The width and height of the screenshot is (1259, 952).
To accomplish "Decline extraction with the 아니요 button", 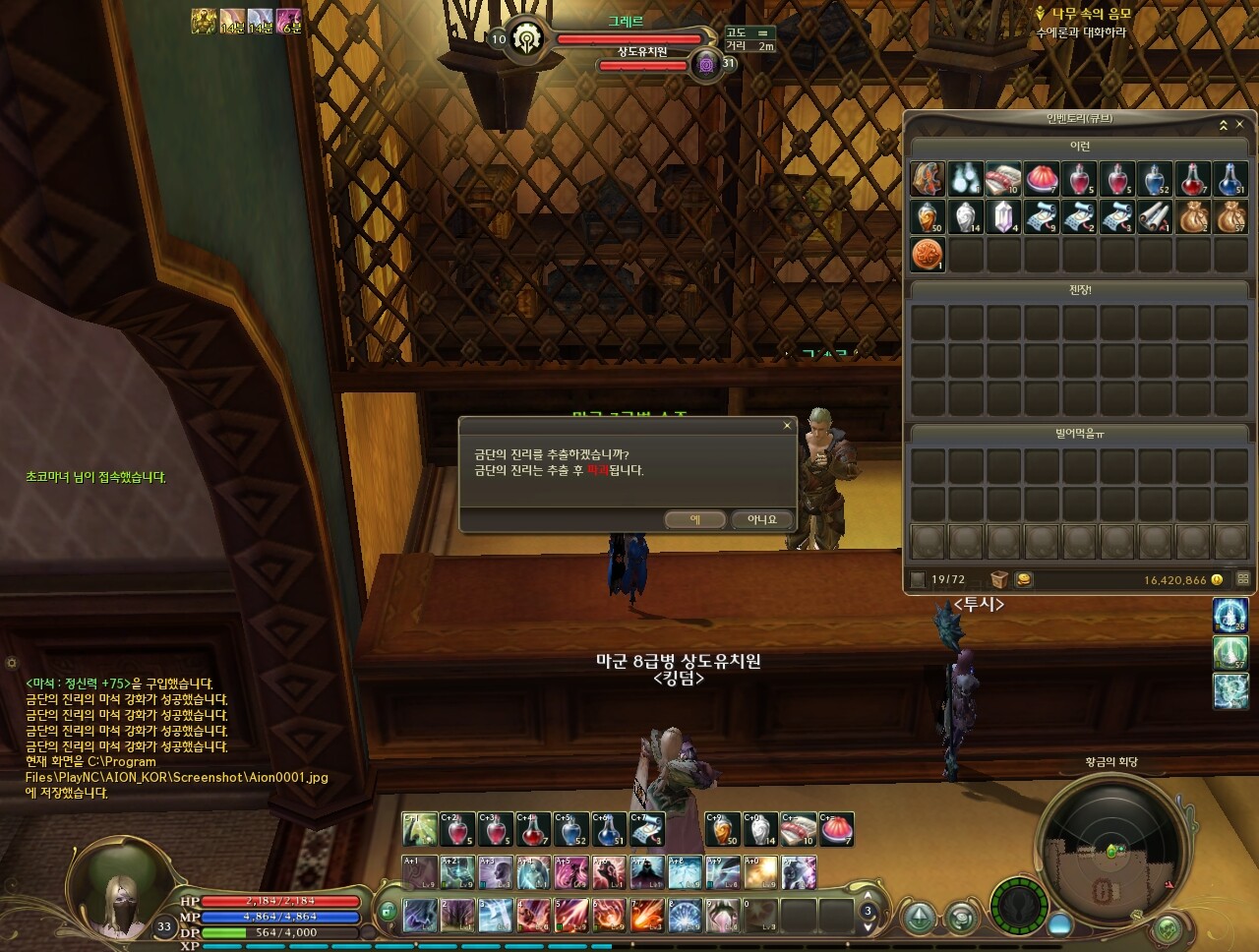I will tap(761, 519).
